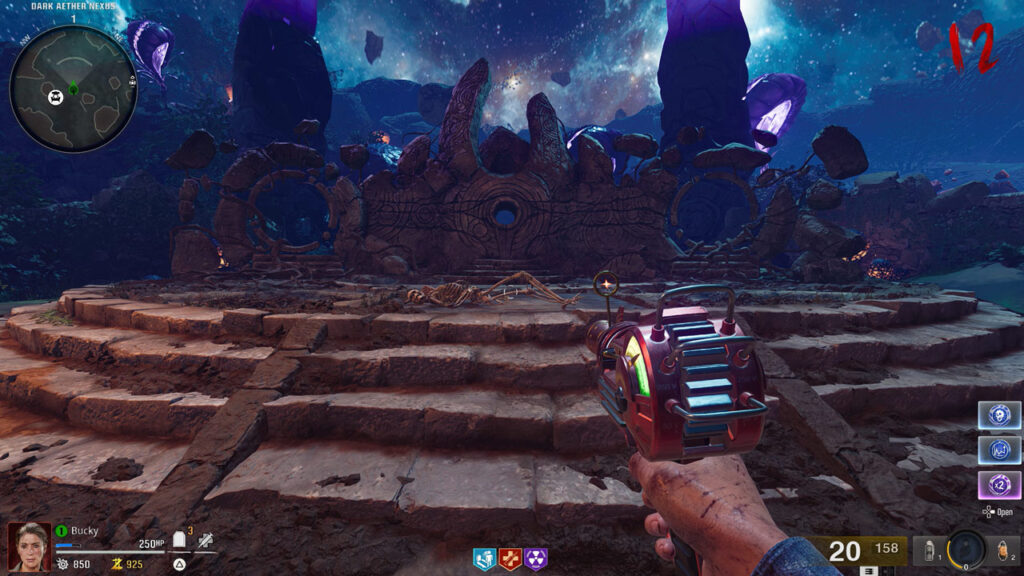
Task: Open the circular minimap
Action: [x=72, y=88]
